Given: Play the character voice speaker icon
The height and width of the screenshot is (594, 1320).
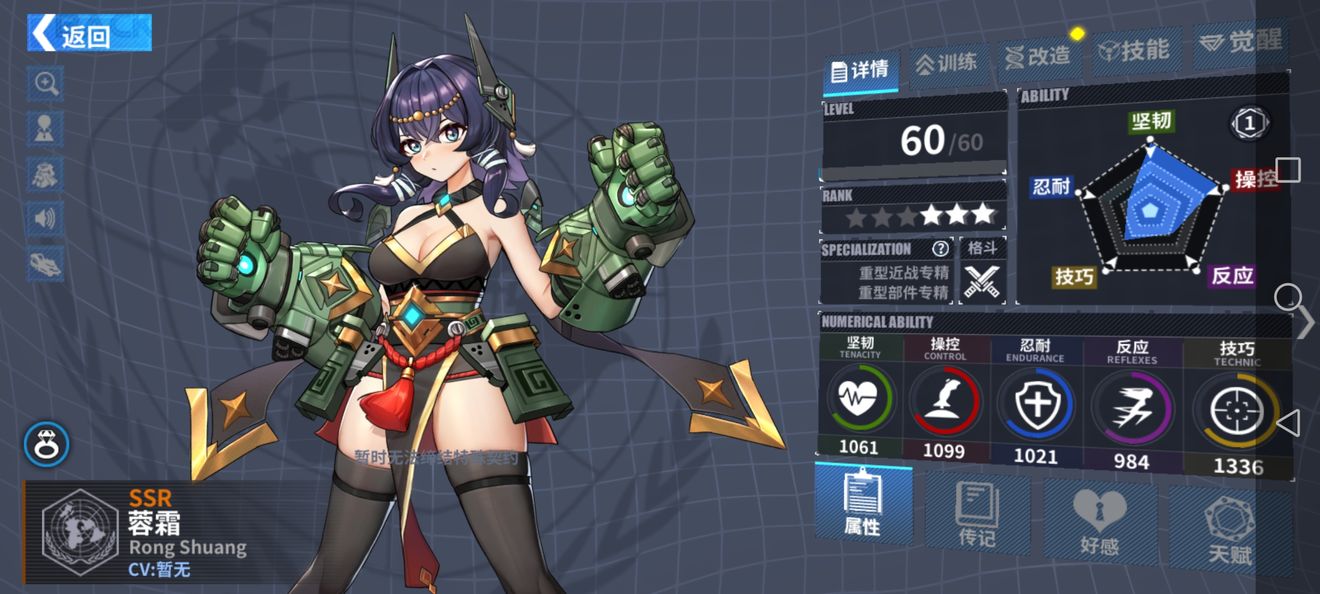Looking at the screenshot, I should [46, 218].
